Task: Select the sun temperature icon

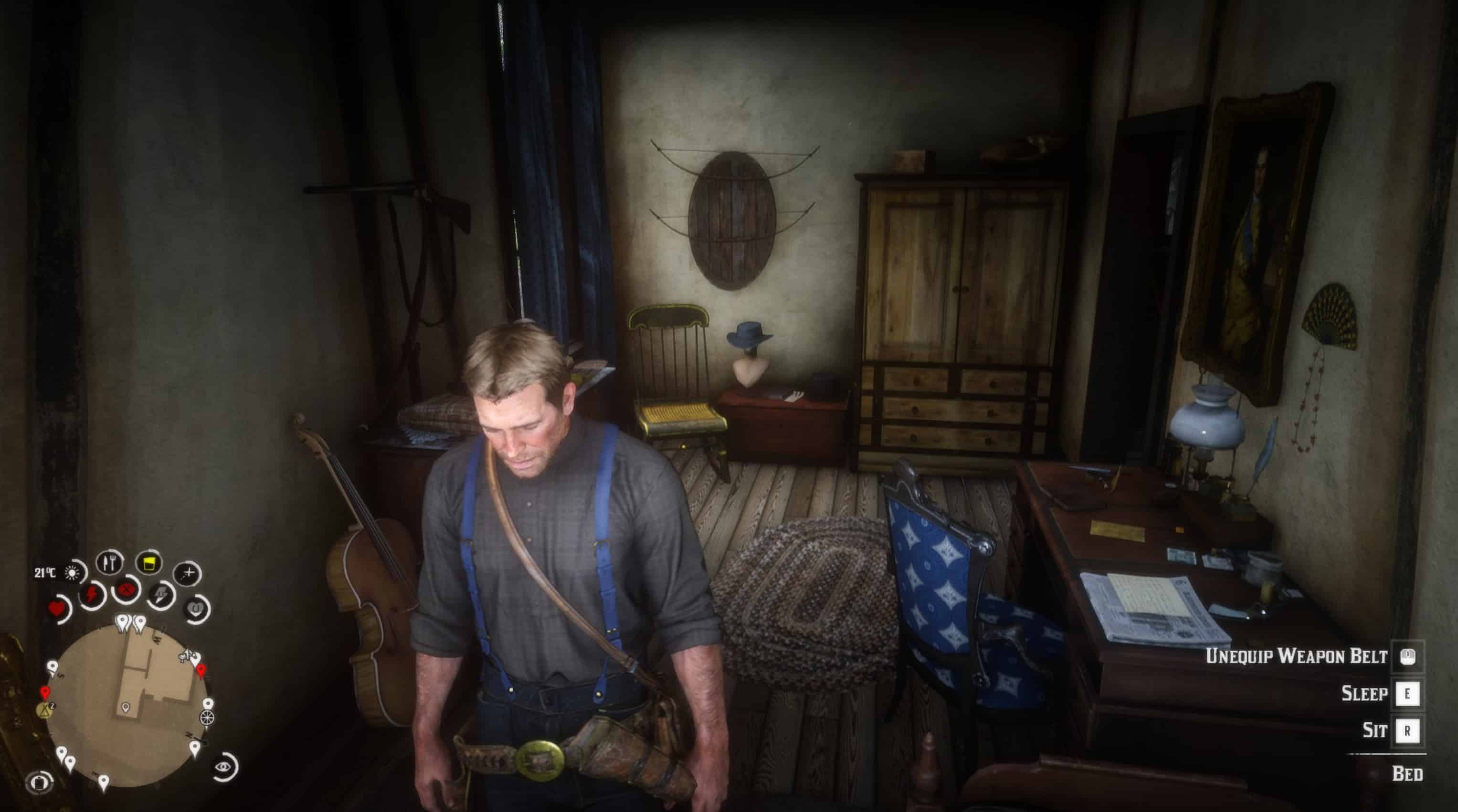Action: click(72, 573)
